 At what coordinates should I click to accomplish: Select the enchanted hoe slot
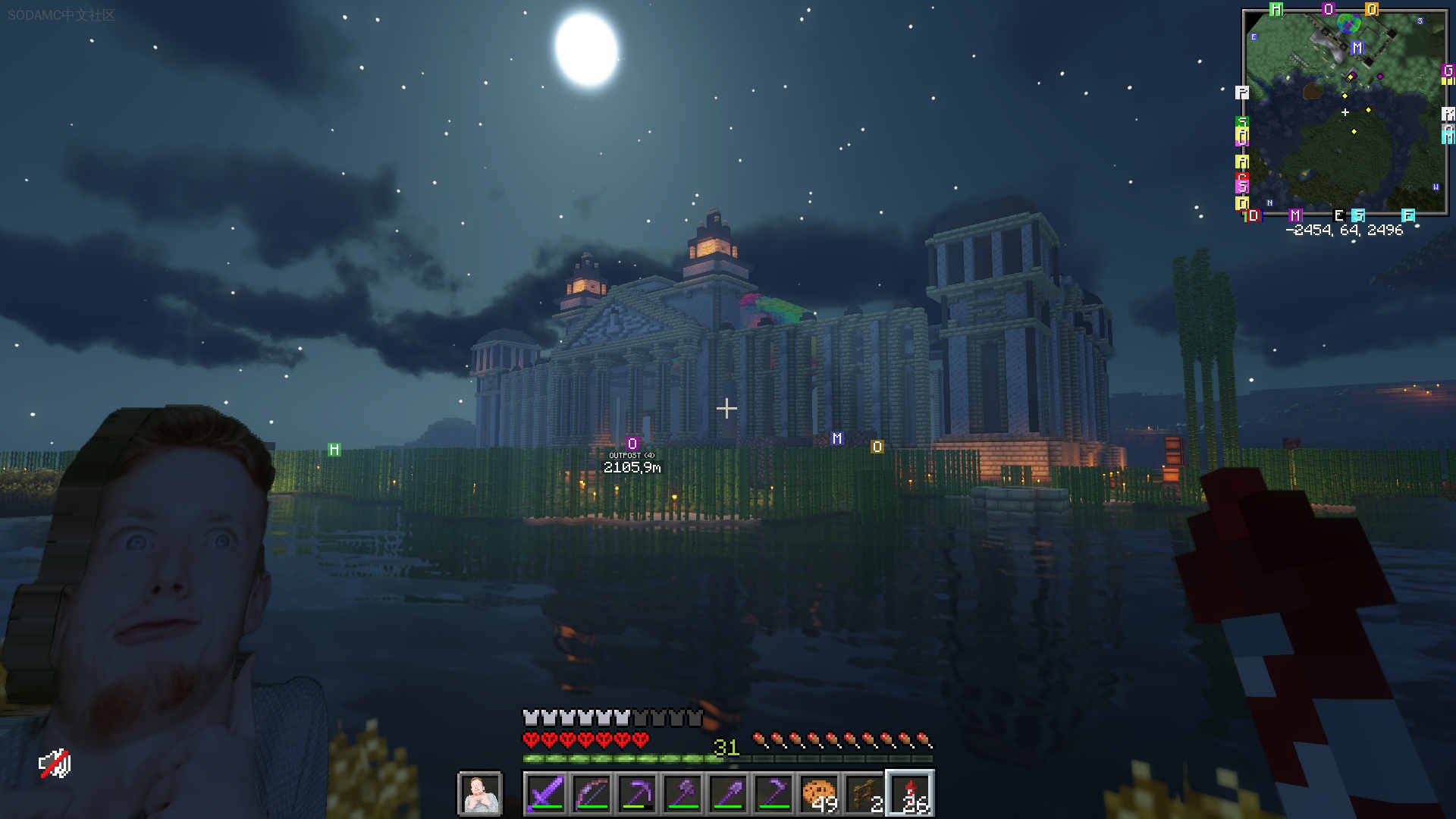click(x=773, y=794)
